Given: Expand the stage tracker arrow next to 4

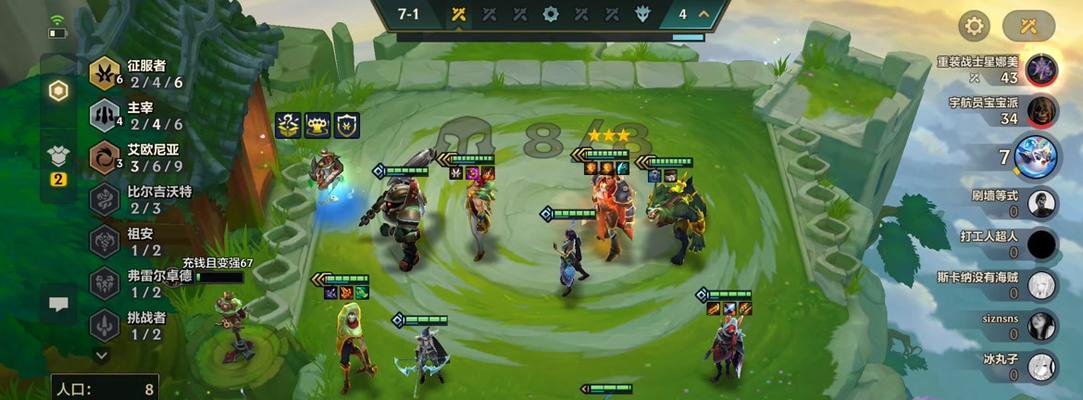Looking at the screenshot, I should [x=705, y=14].
